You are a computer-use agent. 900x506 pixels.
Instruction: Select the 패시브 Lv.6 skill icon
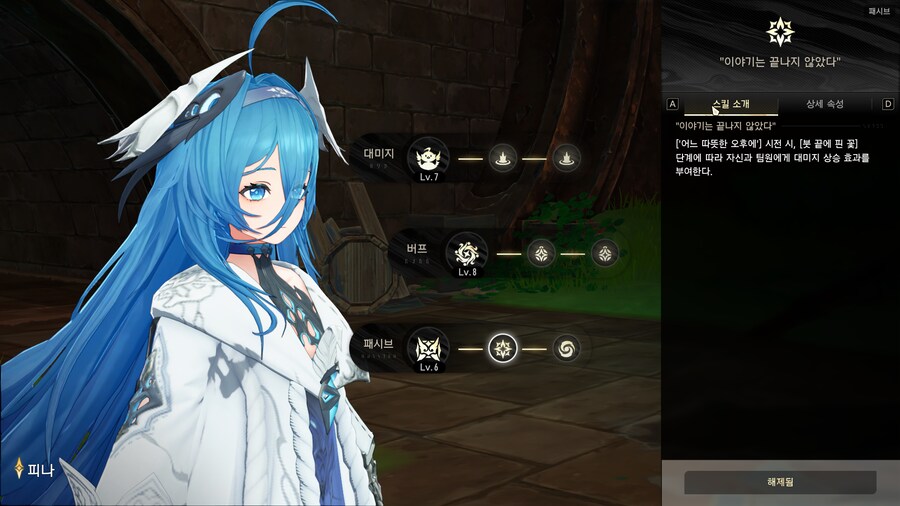(x=429, y=348)
